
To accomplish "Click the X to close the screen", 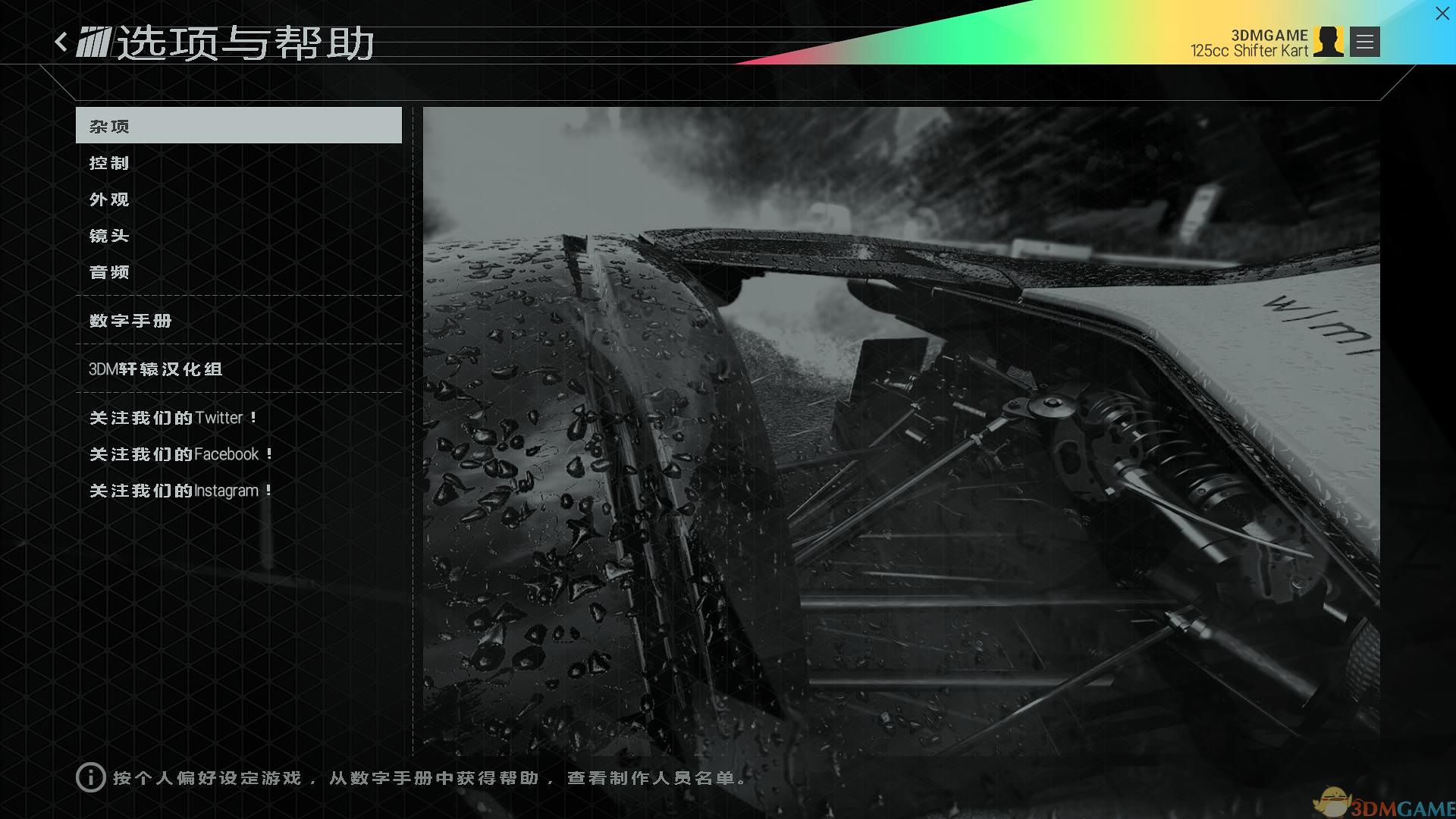I will [1441, 14].
